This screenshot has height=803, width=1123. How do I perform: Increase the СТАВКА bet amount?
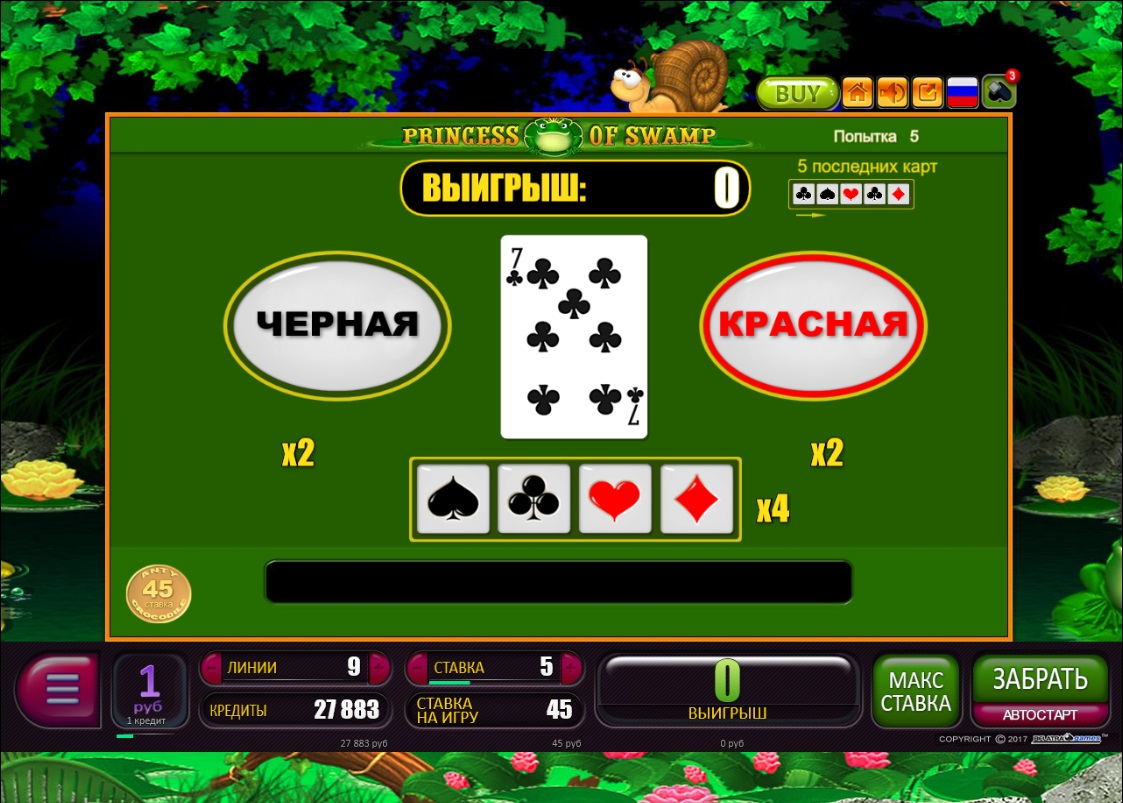pos(571,667)
